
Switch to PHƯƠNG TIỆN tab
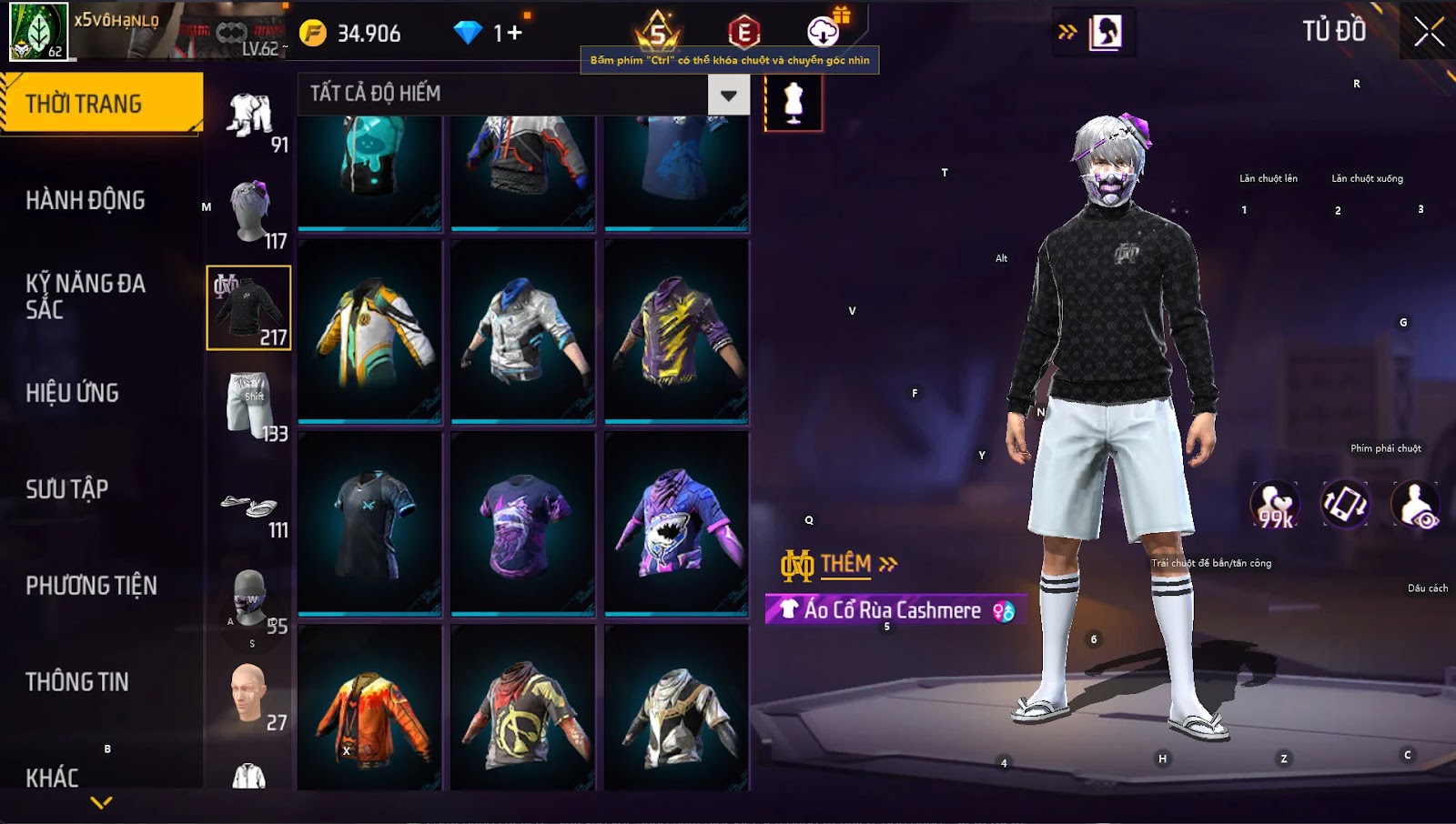tap(91, 586)
